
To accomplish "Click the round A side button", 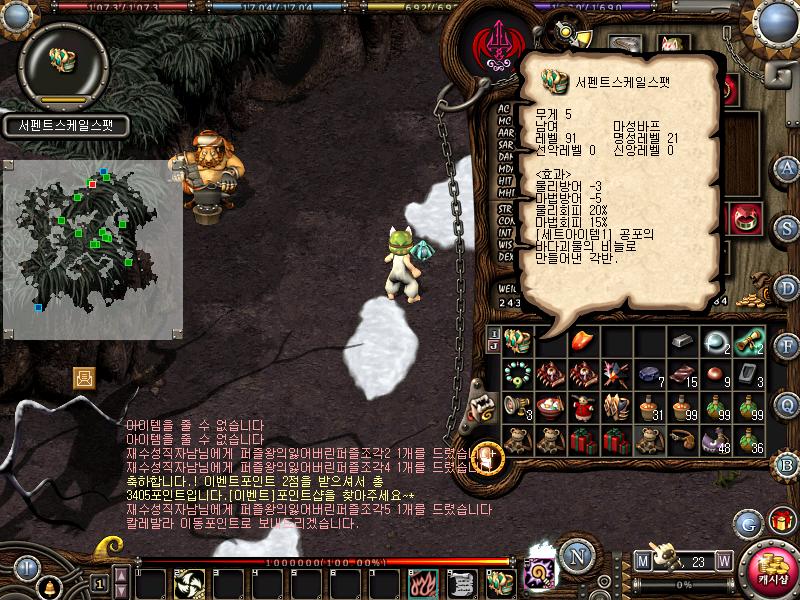I will [x=788, y=167].
